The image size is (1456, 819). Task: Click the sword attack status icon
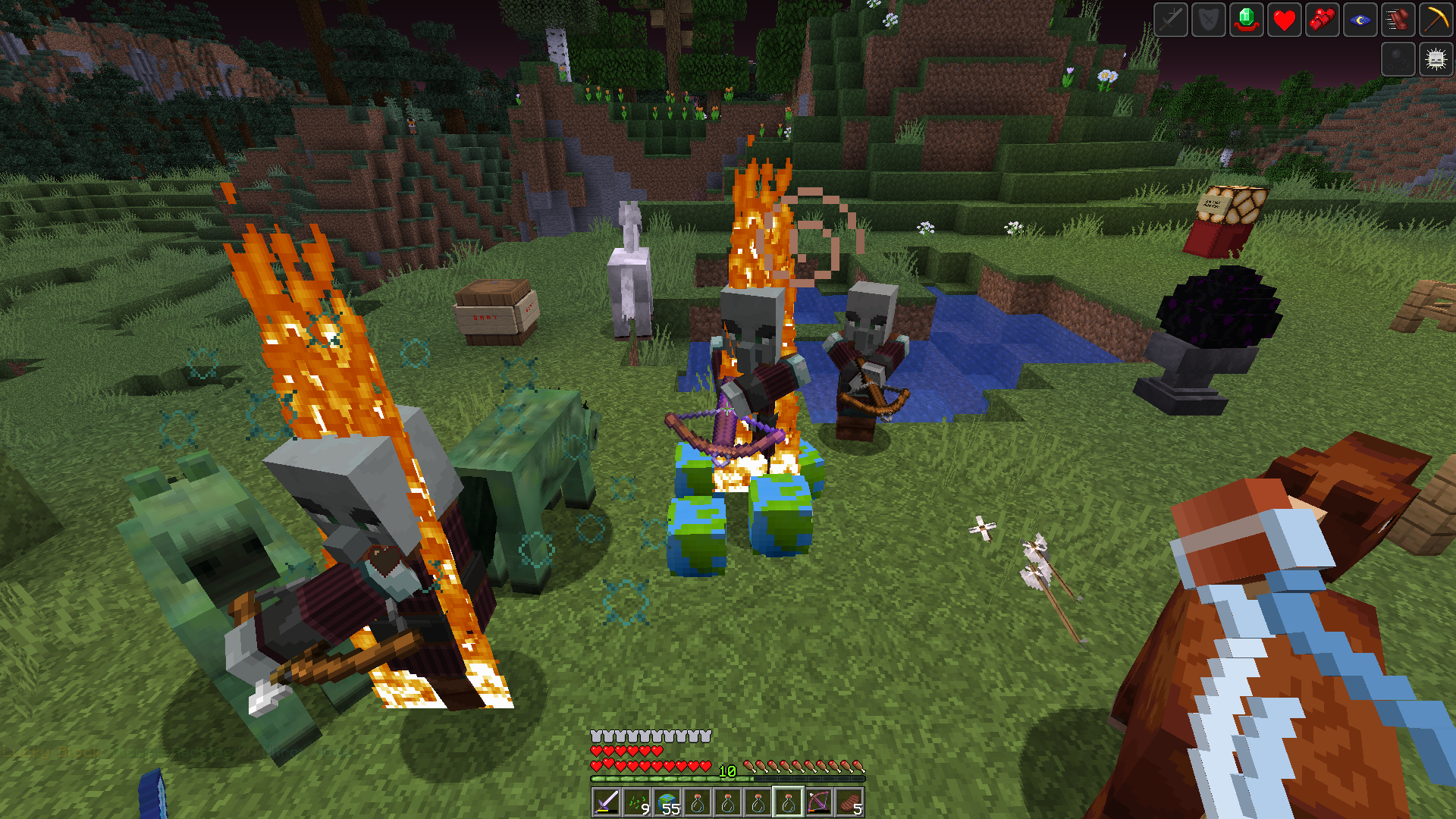coord(1170,20)
